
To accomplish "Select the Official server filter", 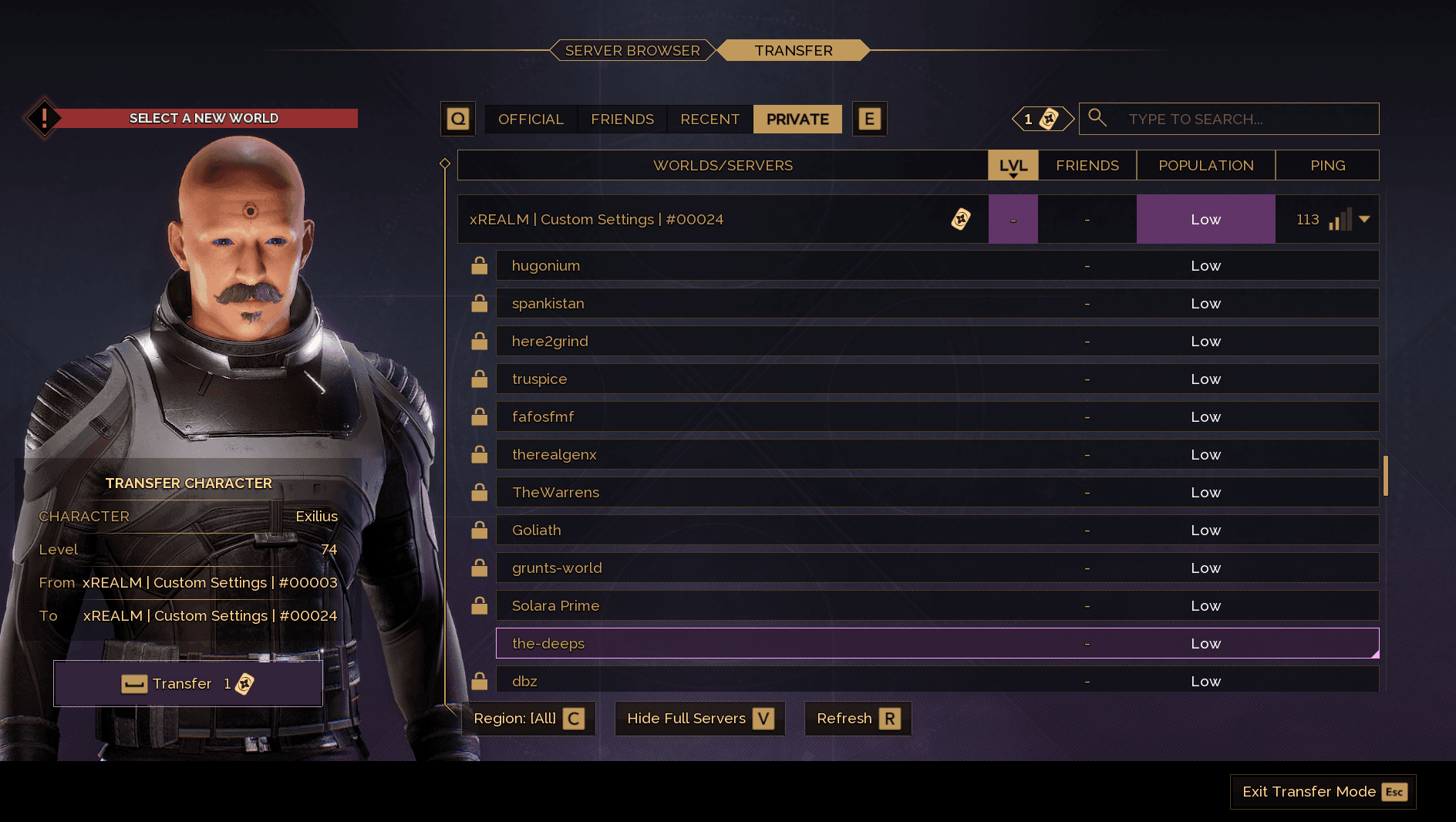I will click(x=531, y=120).
